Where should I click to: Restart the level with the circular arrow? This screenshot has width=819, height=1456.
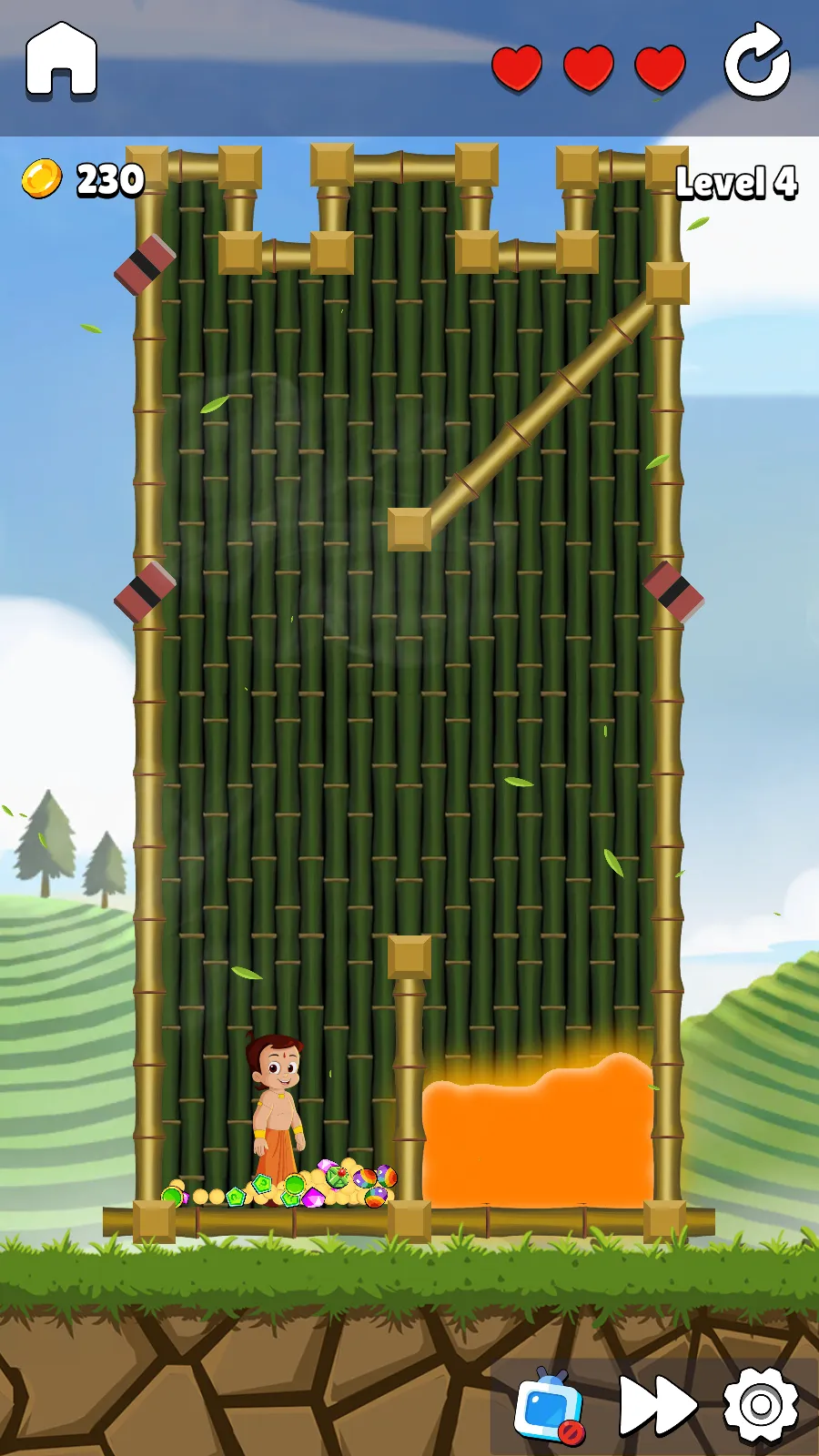(756, 62)
